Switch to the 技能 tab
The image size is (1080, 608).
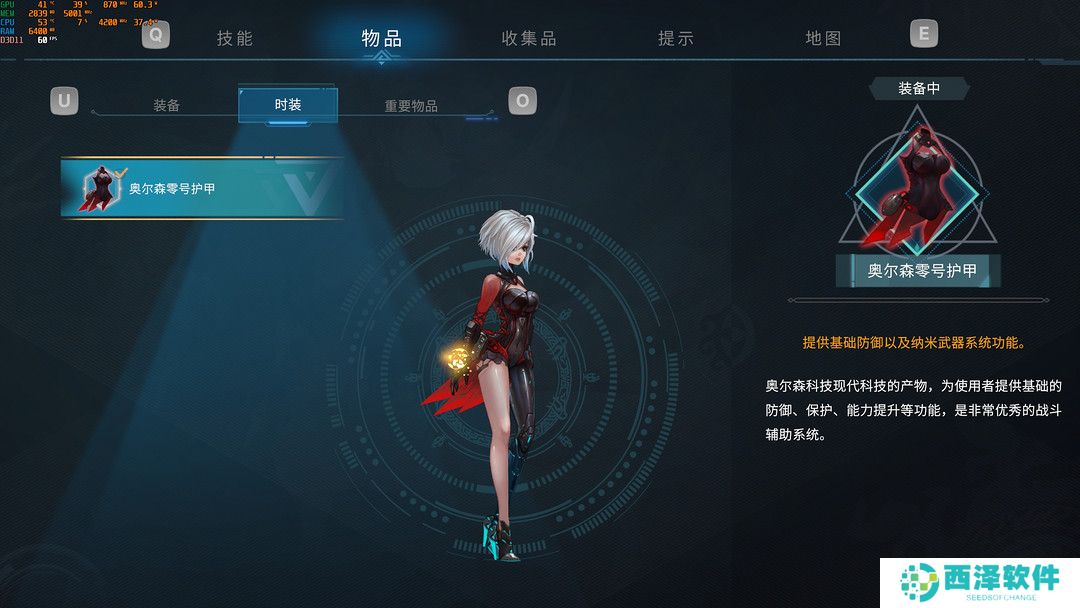coord(235,39)
